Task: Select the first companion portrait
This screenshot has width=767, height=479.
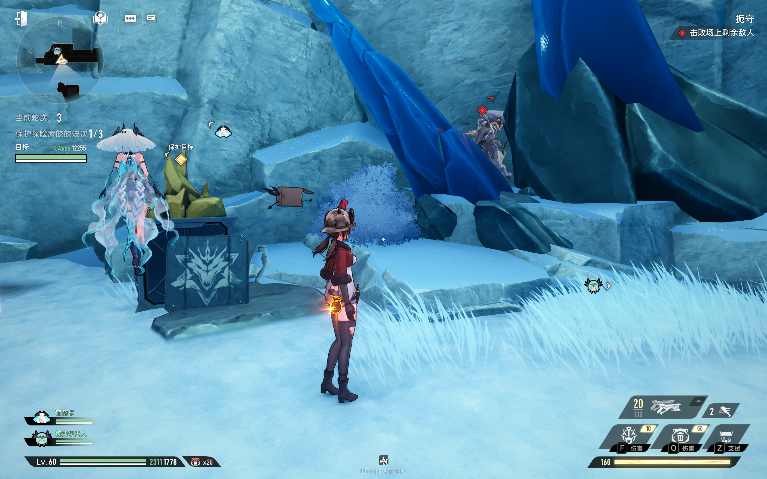Action: pyautogui.click(x=40, y=417)
